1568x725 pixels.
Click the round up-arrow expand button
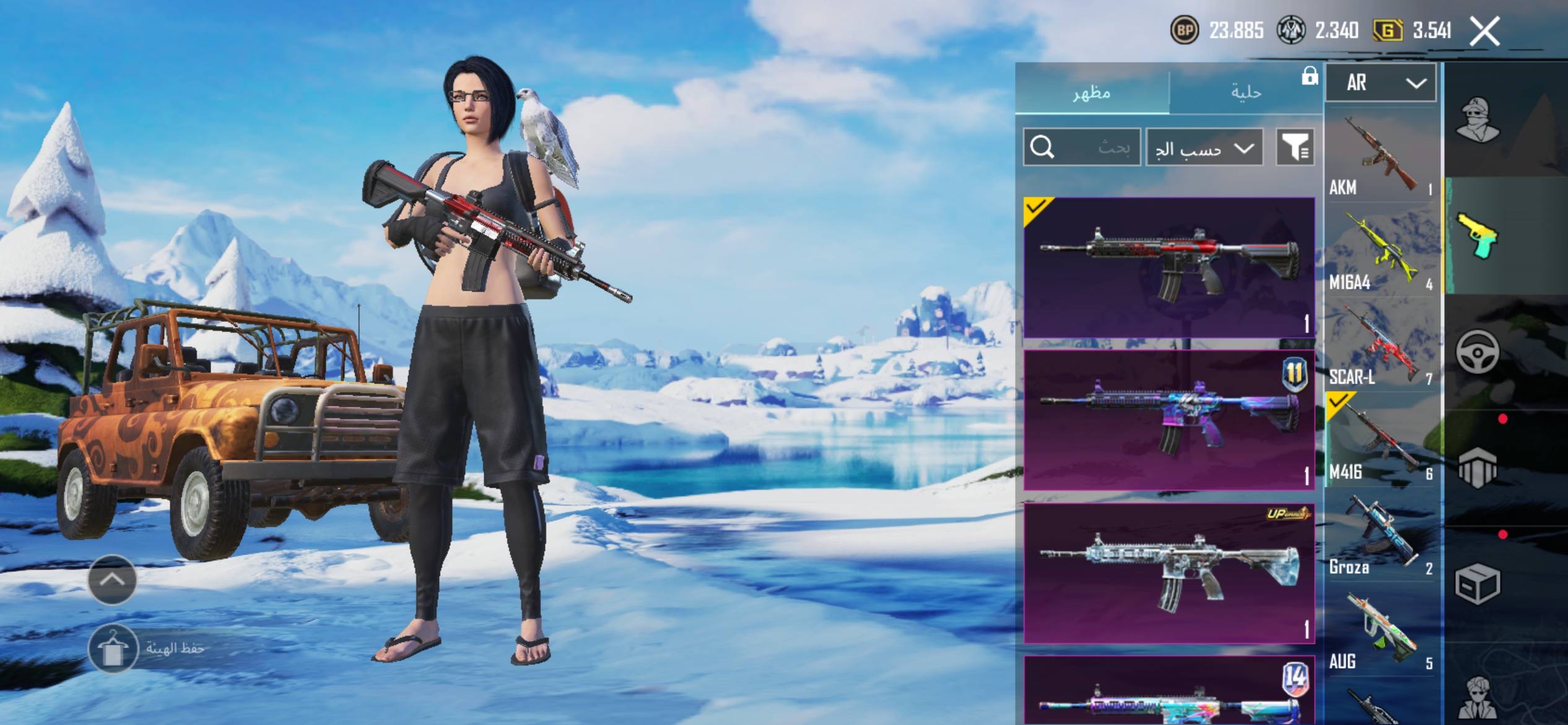pyautogui.click(x=112, y=579)
